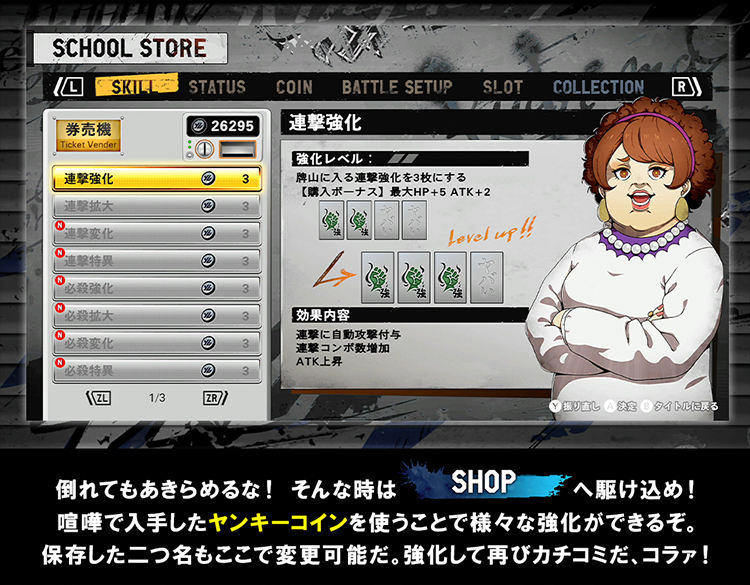The width and height of the screenshot is (750, 585).
Task: Open the BATTLE SETUP tab
Action: tap(397, 87)
